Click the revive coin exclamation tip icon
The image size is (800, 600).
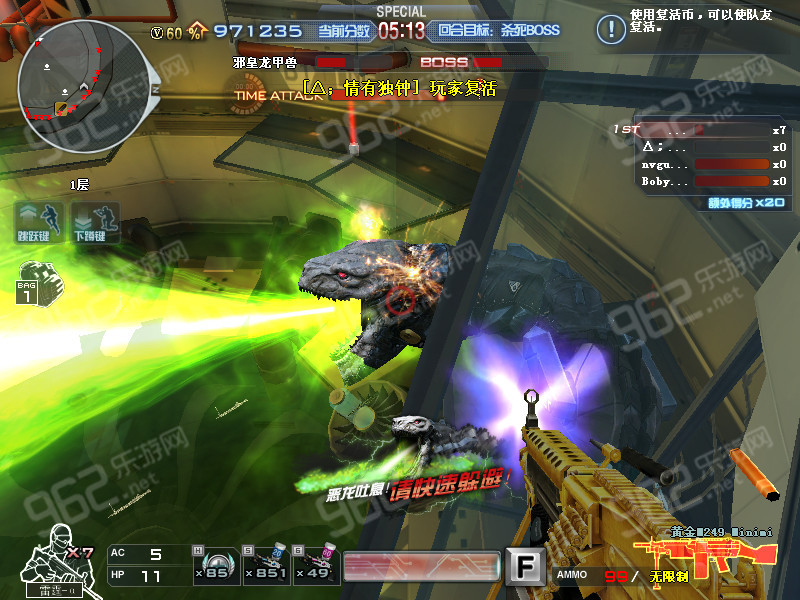(608, 28)
